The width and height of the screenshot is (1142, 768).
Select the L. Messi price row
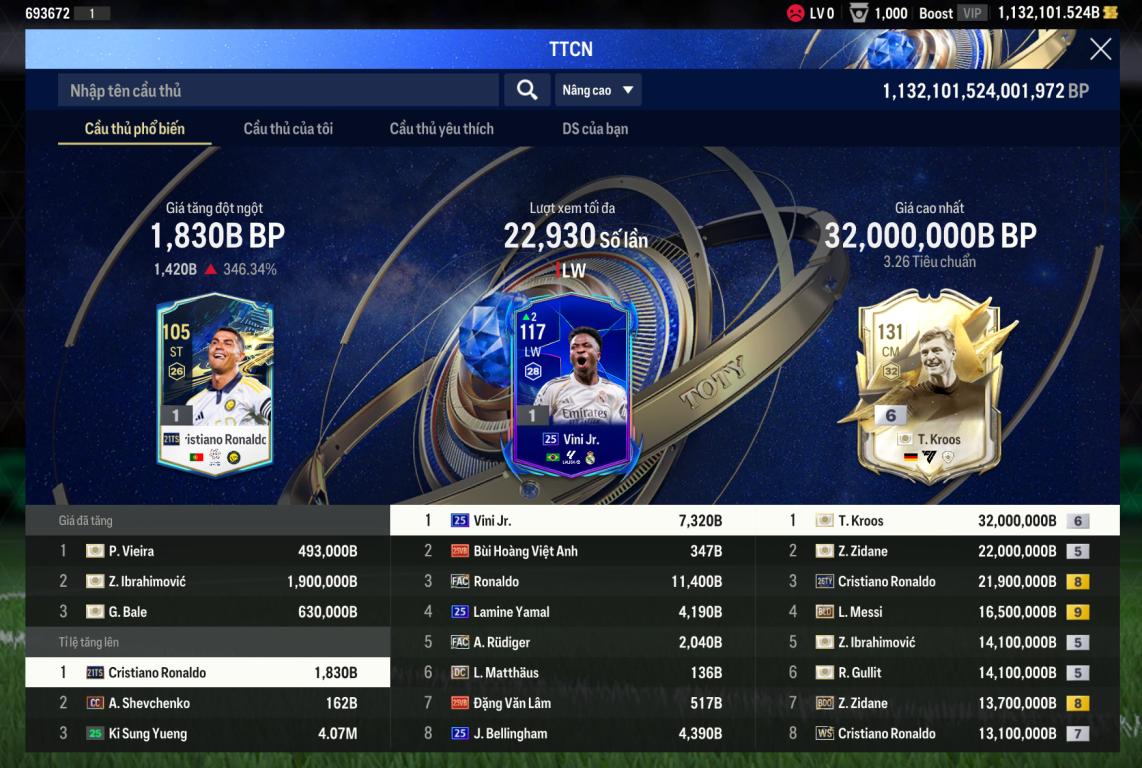pos(937,612)
